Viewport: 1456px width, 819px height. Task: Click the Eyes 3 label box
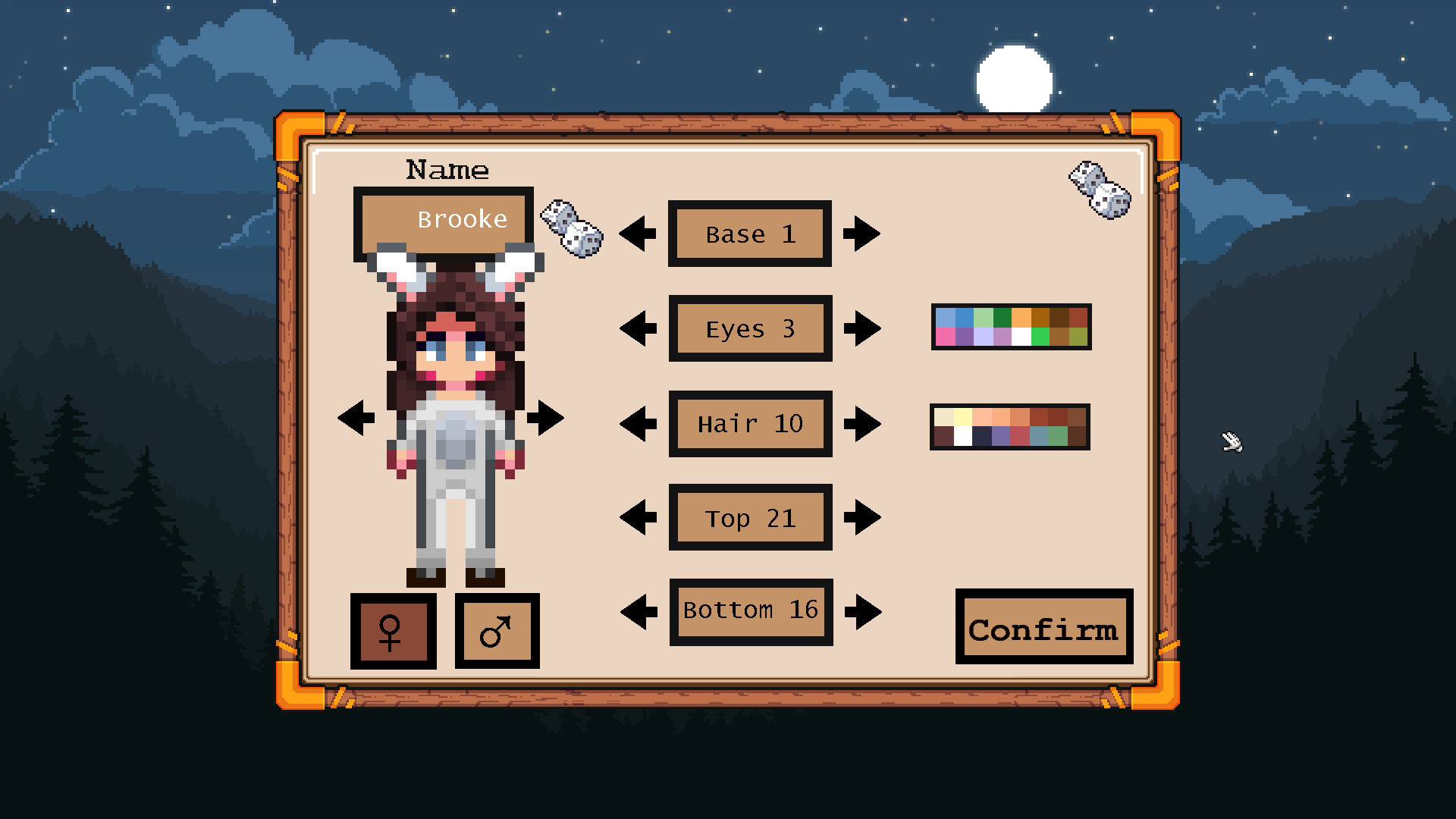click(x=749, y=328)
